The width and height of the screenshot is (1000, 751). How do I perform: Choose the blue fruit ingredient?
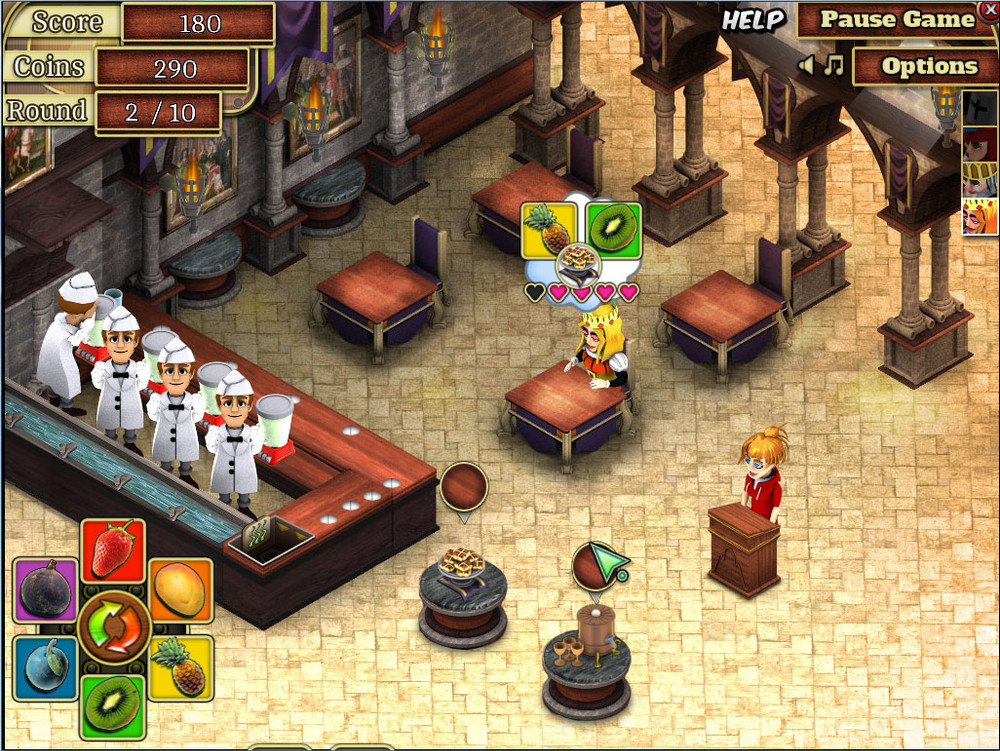[x=45, y=665]
